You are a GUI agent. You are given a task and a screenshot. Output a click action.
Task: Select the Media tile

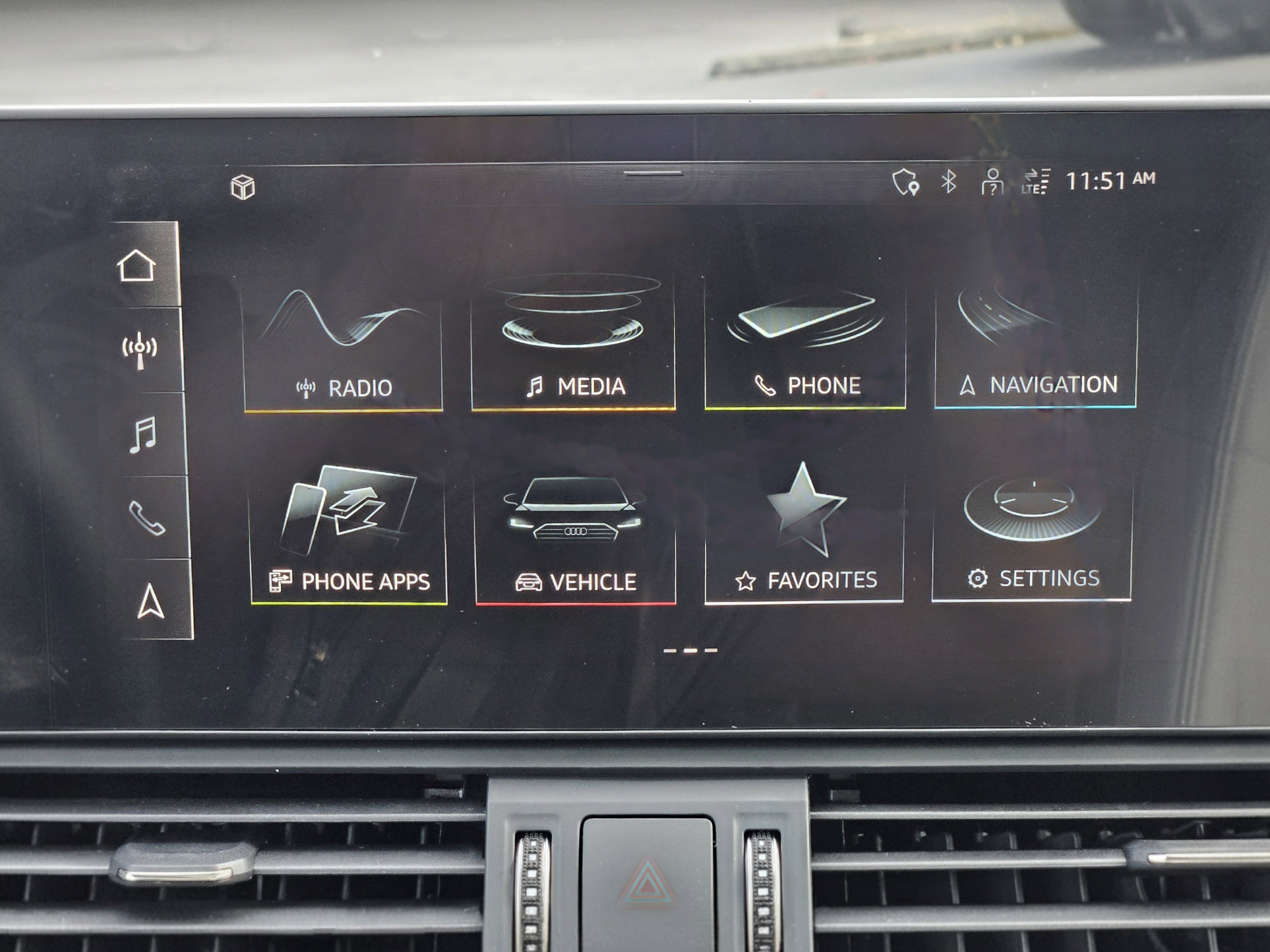pyautogui.click(x=573, y=344)
